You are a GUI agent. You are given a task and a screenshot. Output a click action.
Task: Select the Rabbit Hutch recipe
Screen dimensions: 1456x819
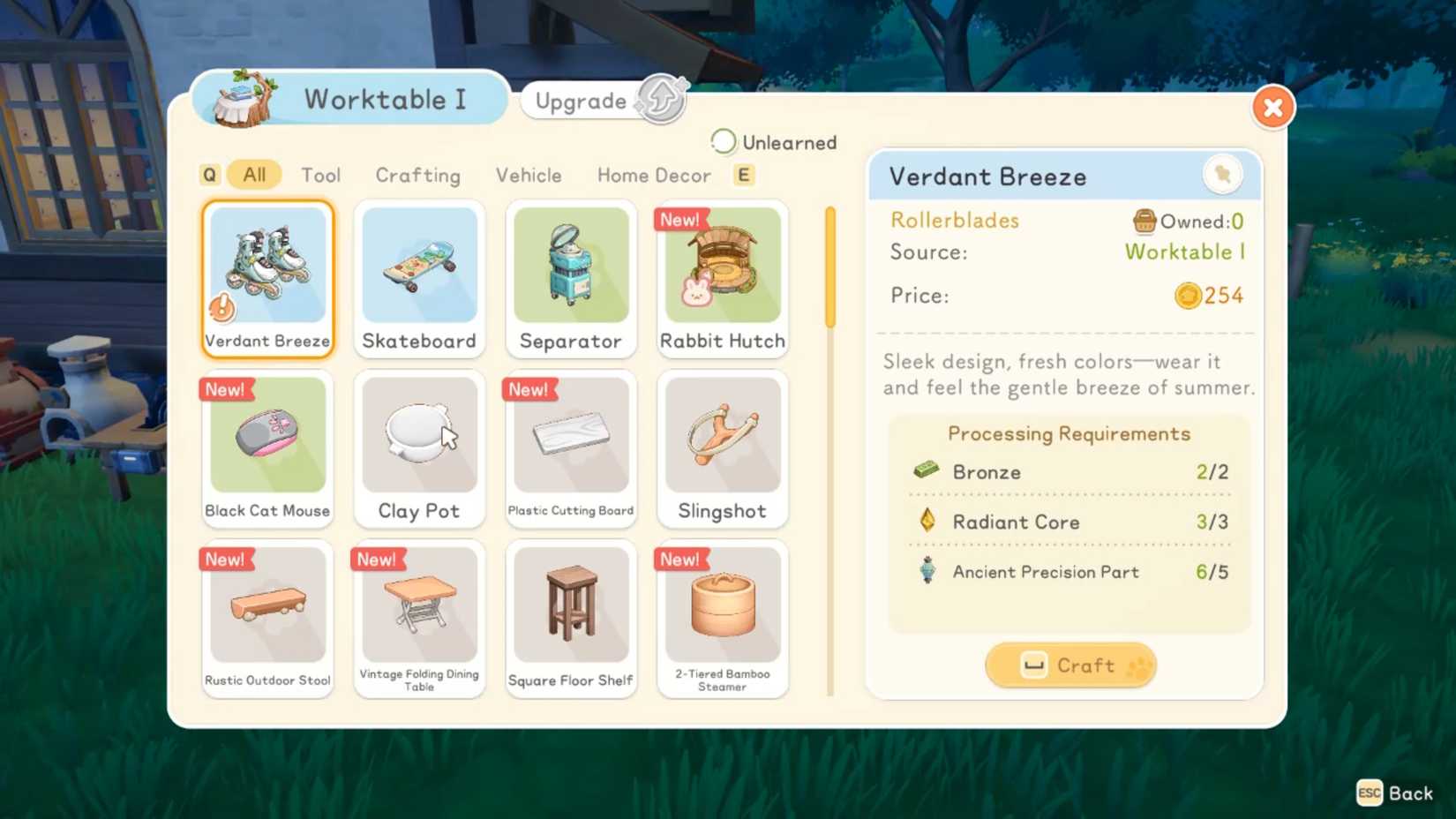click(722, 278)
